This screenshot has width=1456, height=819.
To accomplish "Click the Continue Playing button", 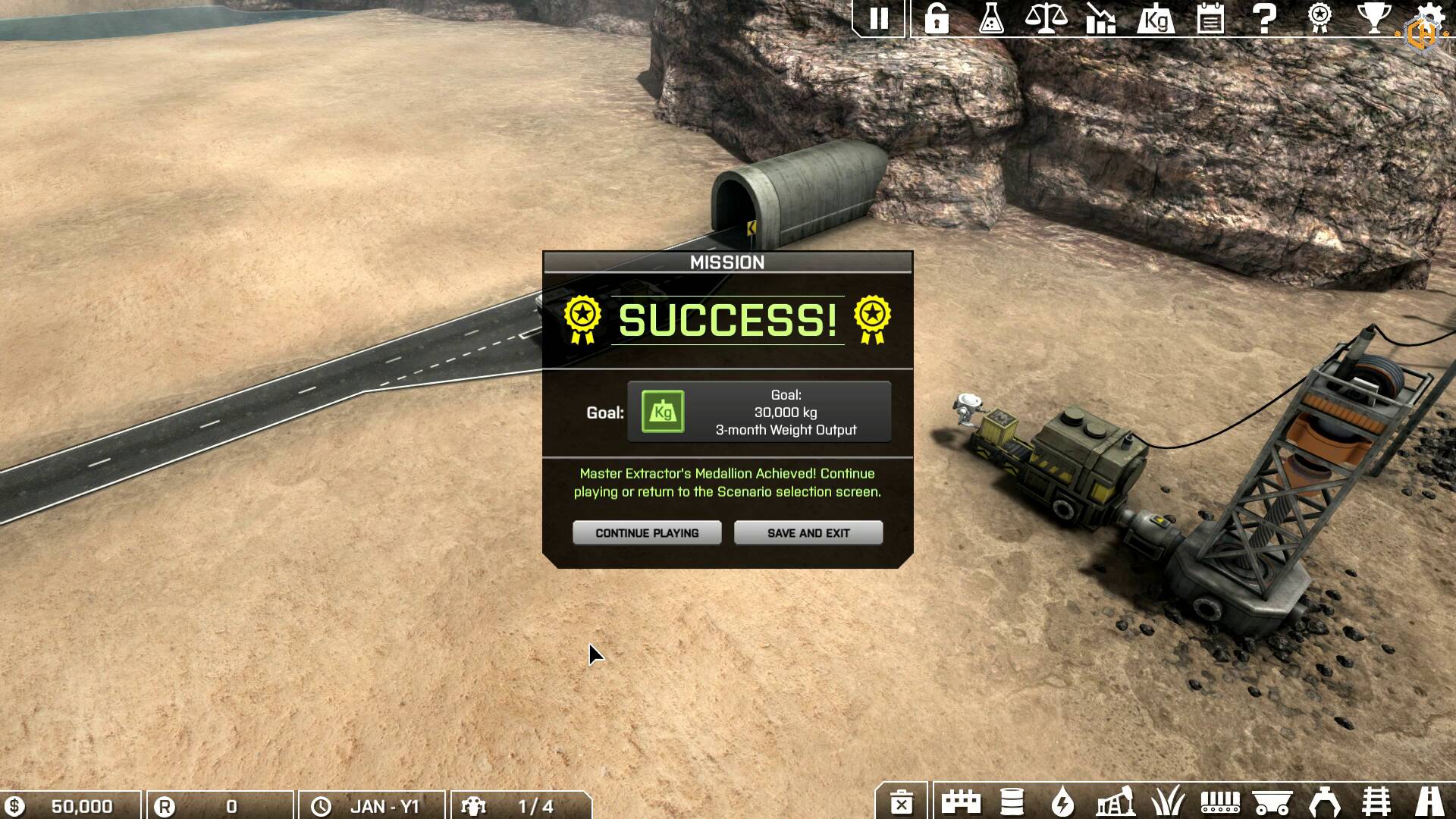I will tap(647, 532).
